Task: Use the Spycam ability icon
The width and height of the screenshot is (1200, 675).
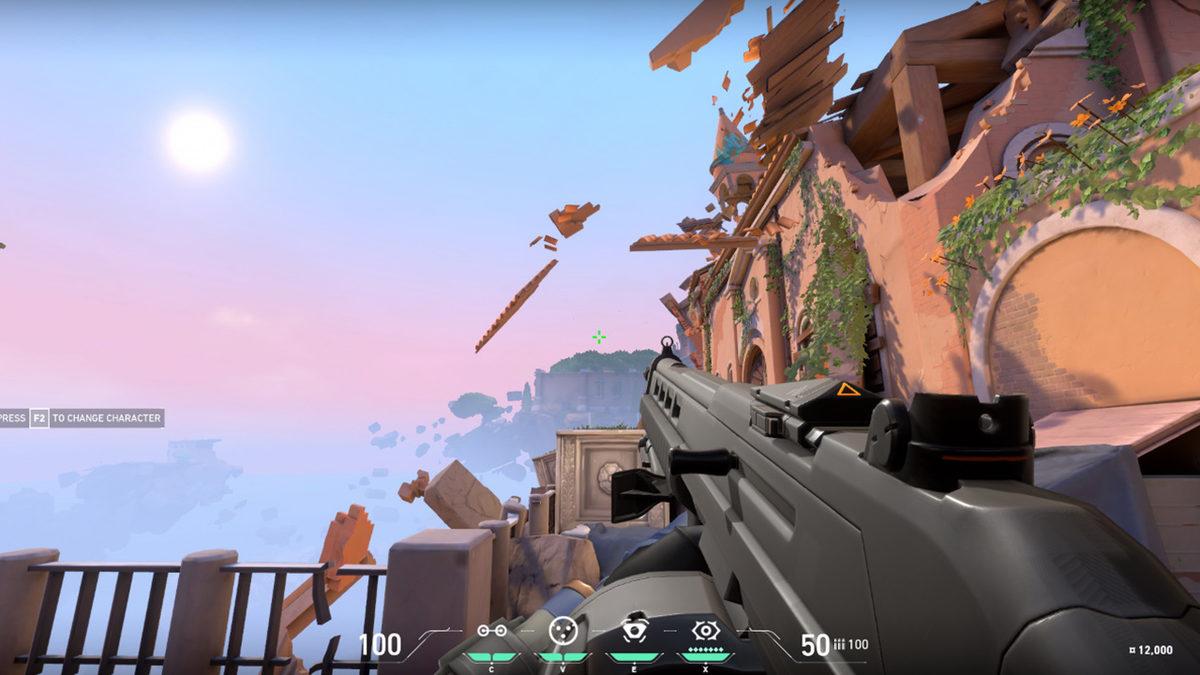Action: click(x=634, y=630)
